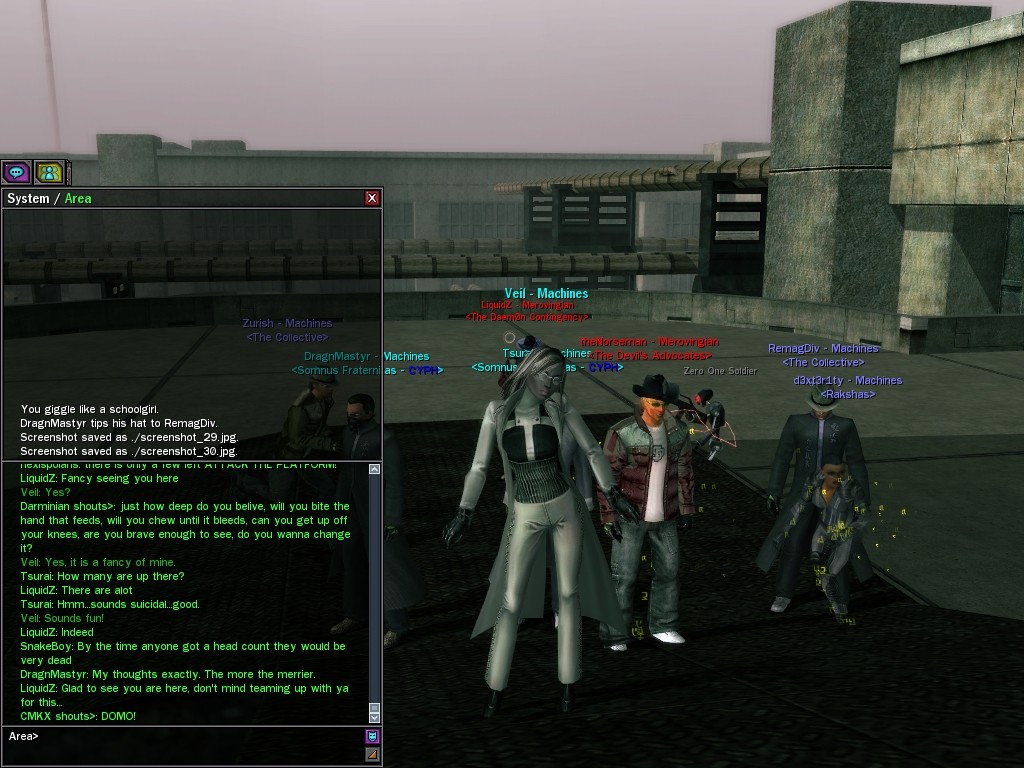The height and width of the screenshot is (768, 1024).
Task: Open the yellow people social icon
Action: point(49,172)
